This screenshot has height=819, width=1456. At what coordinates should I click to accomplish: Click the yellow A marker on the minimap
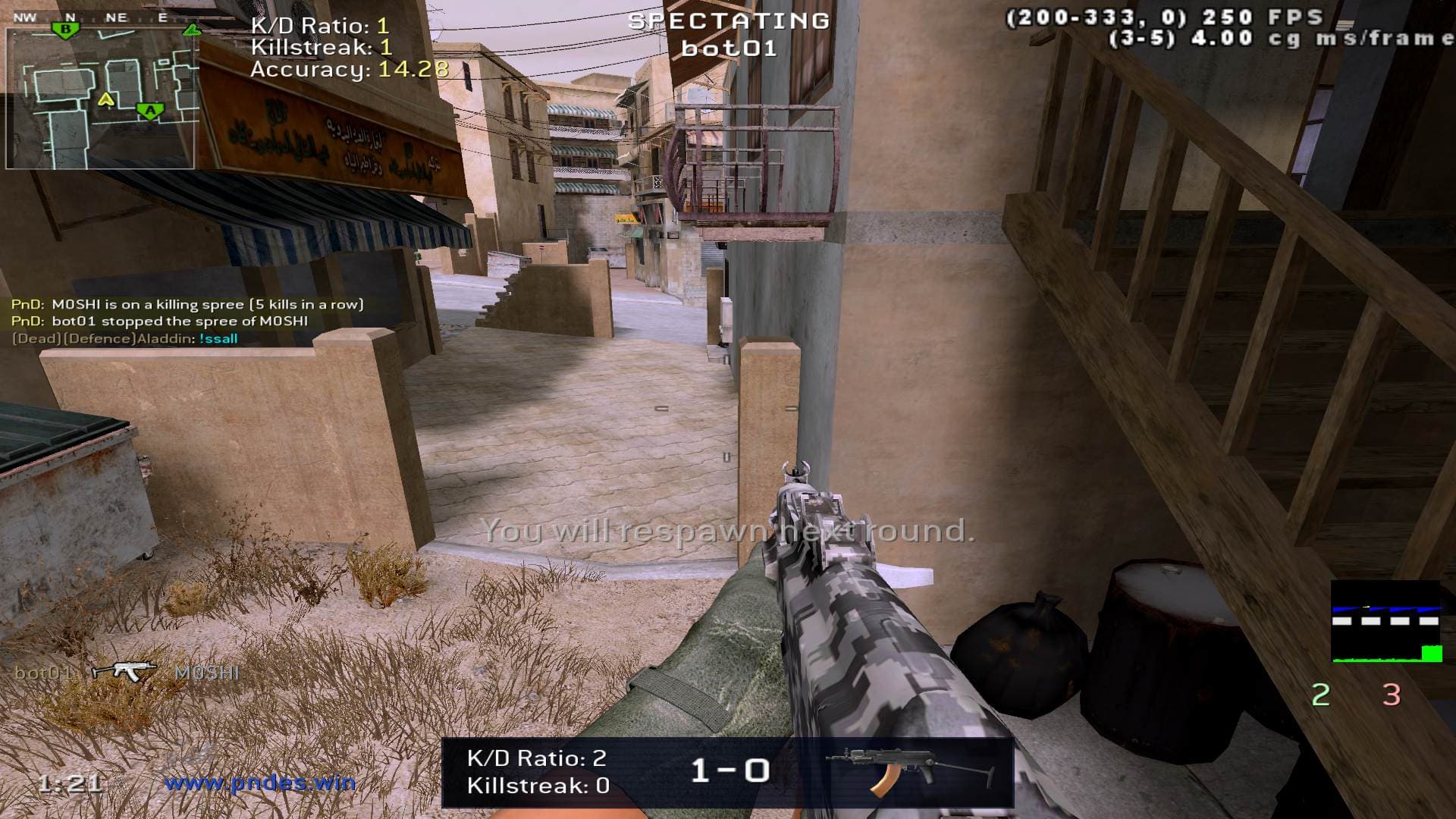tap(106, 99)
